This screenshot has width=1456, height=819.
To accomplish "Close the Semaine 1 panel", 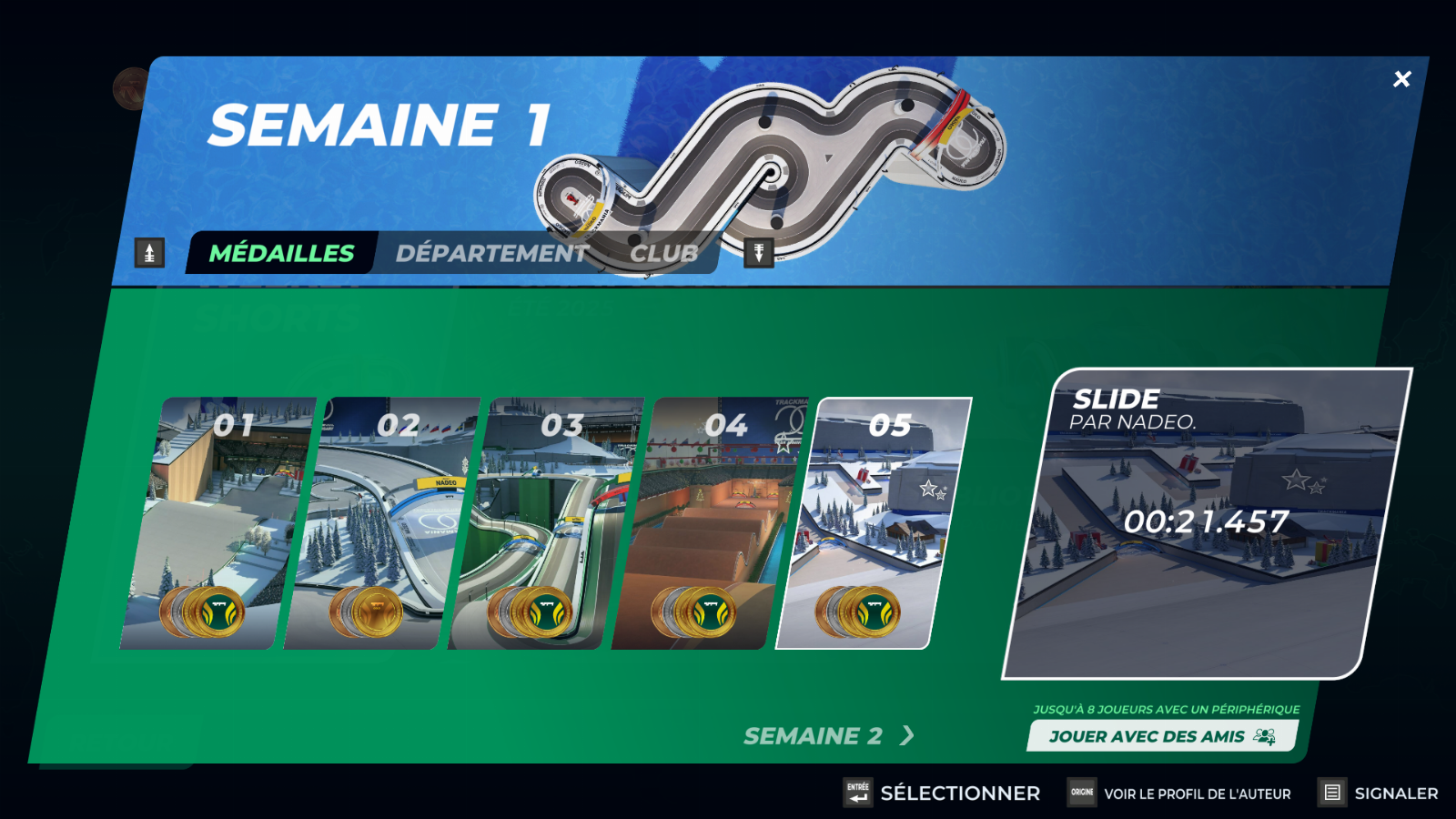I will 1401,79.
